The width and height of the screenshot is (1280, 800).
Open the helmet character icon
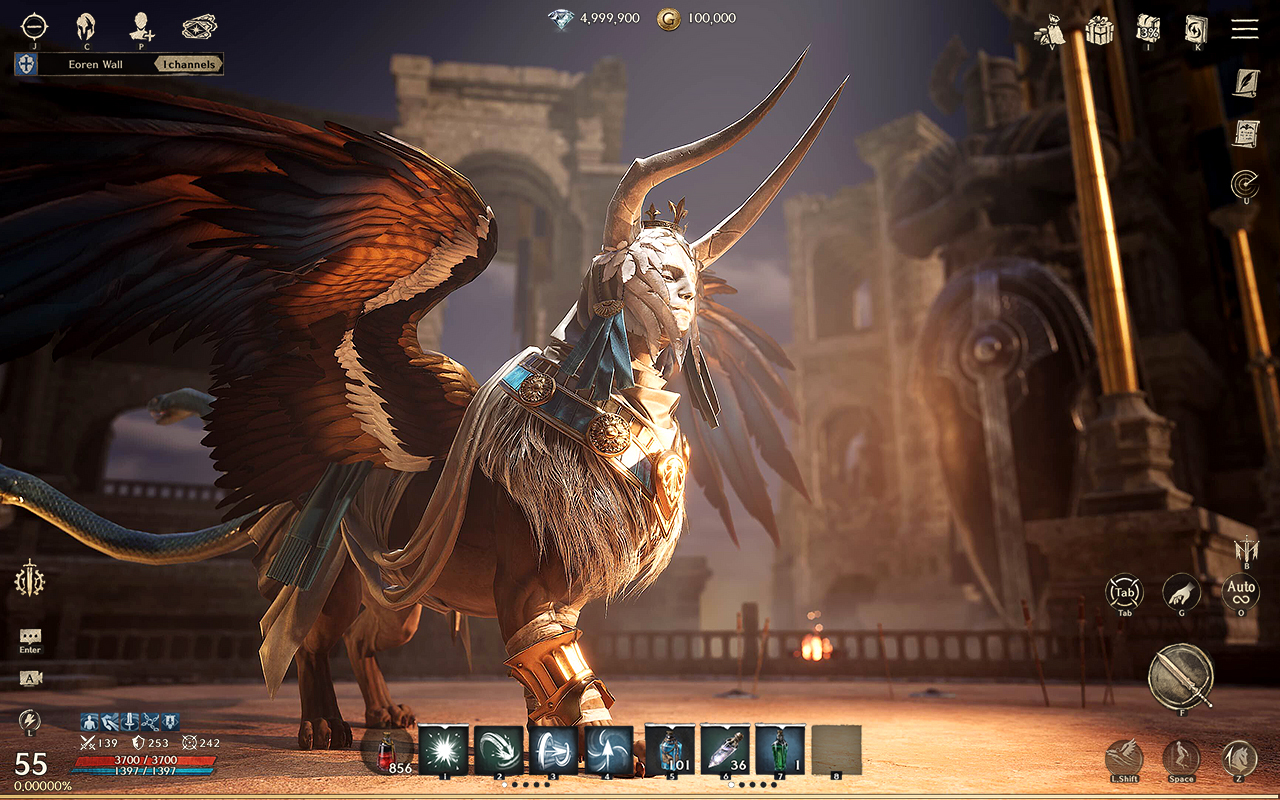pos(86,26)
